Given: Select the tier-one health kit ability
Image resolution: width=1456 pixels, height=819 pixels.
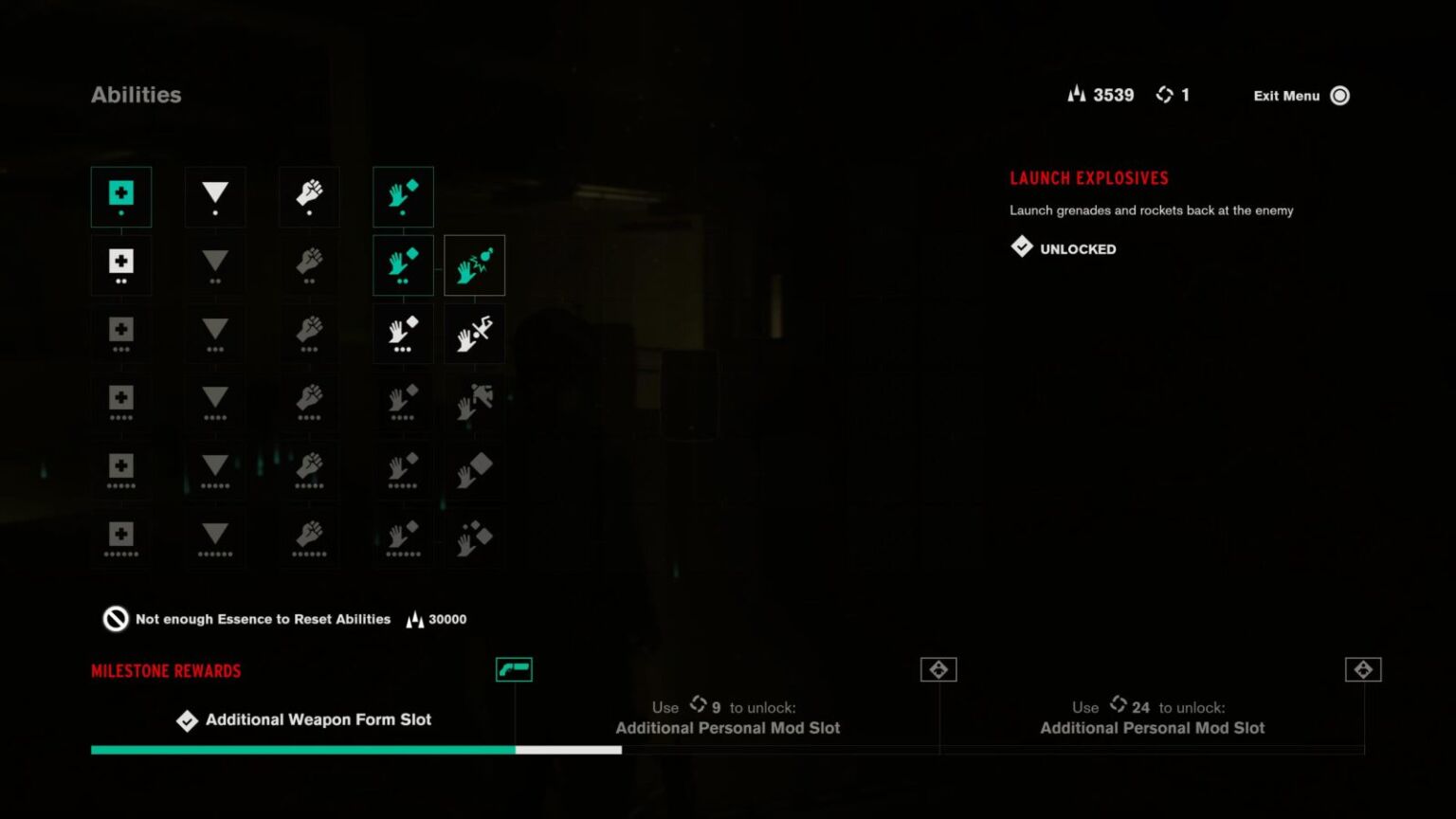Looking at the screenshot, I should [x=121, y=196].
